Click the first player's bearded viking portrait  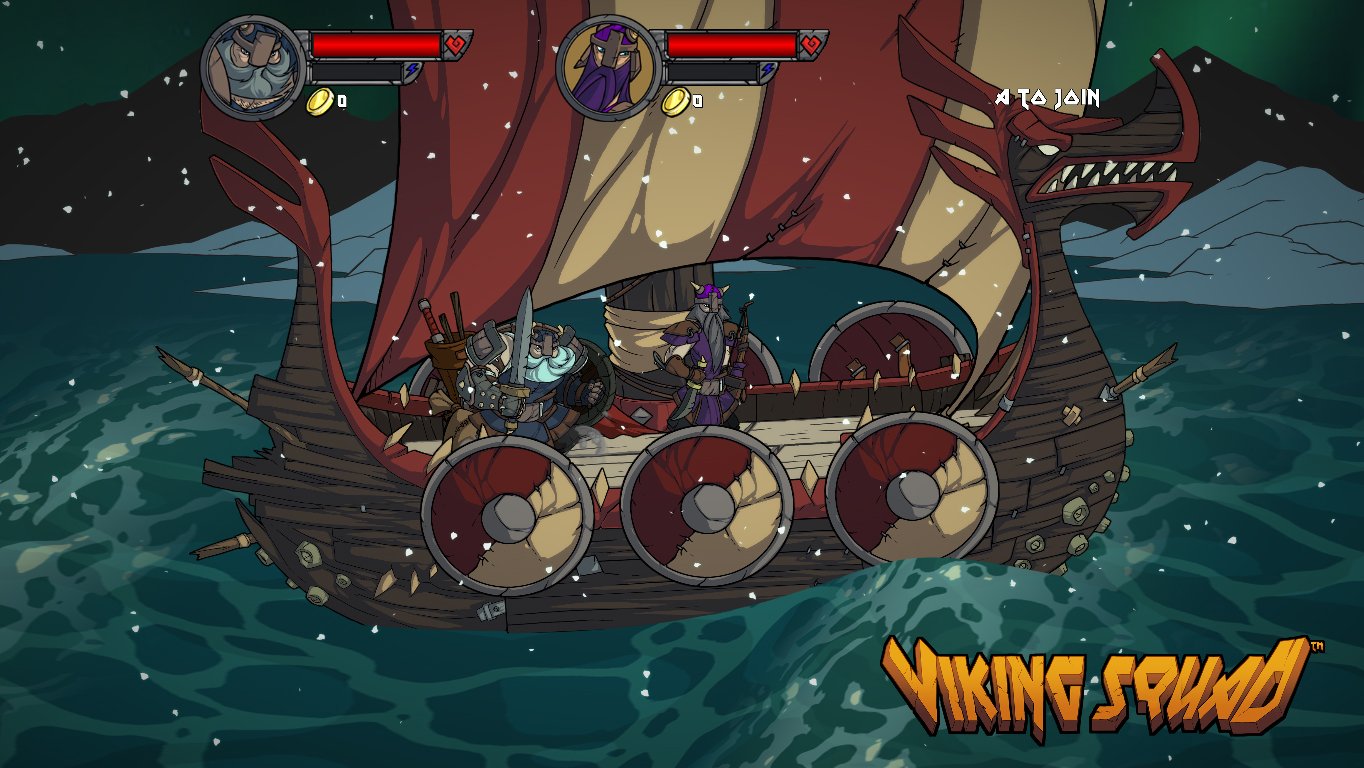pyautogui.click(x=251, y=57)
